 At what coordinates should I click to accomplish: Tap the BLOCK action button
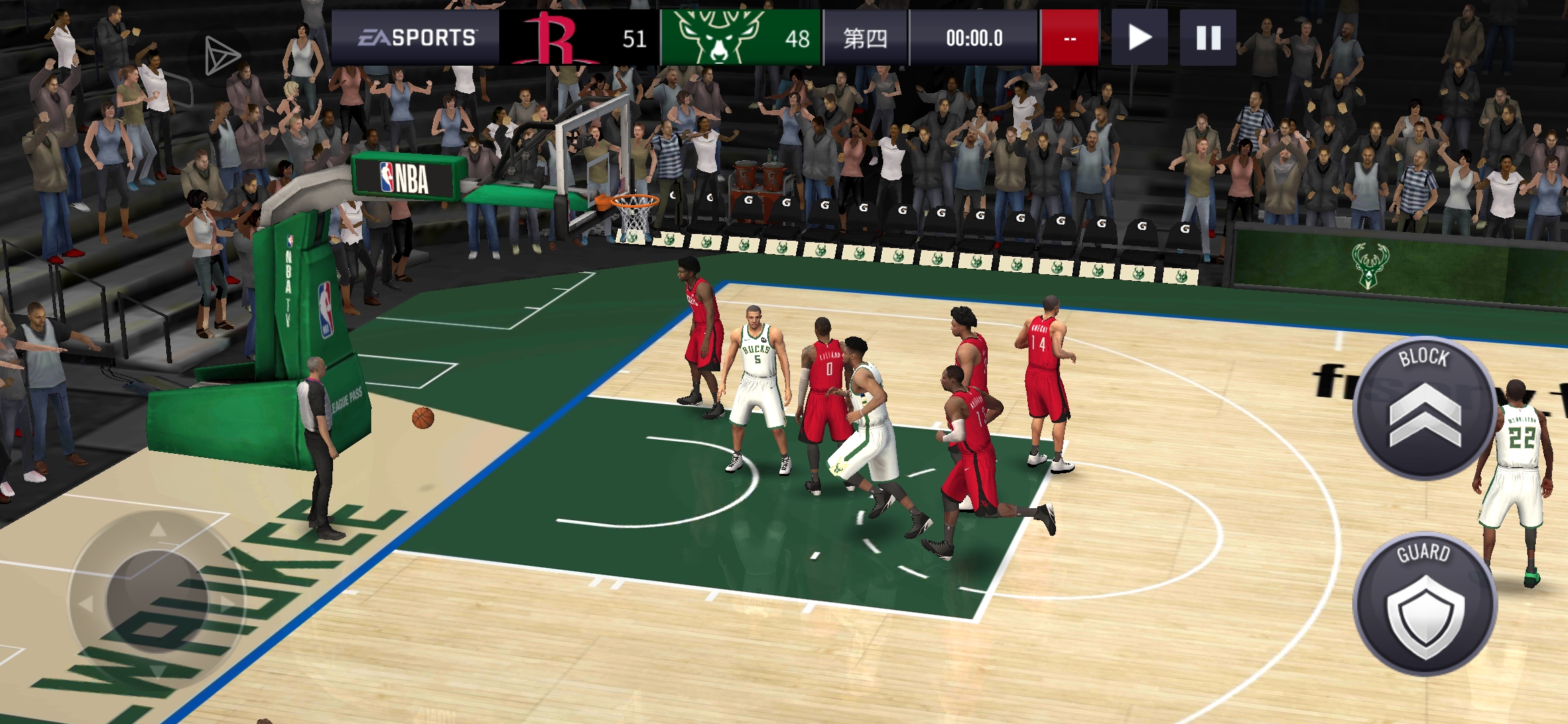point(1424,408)
